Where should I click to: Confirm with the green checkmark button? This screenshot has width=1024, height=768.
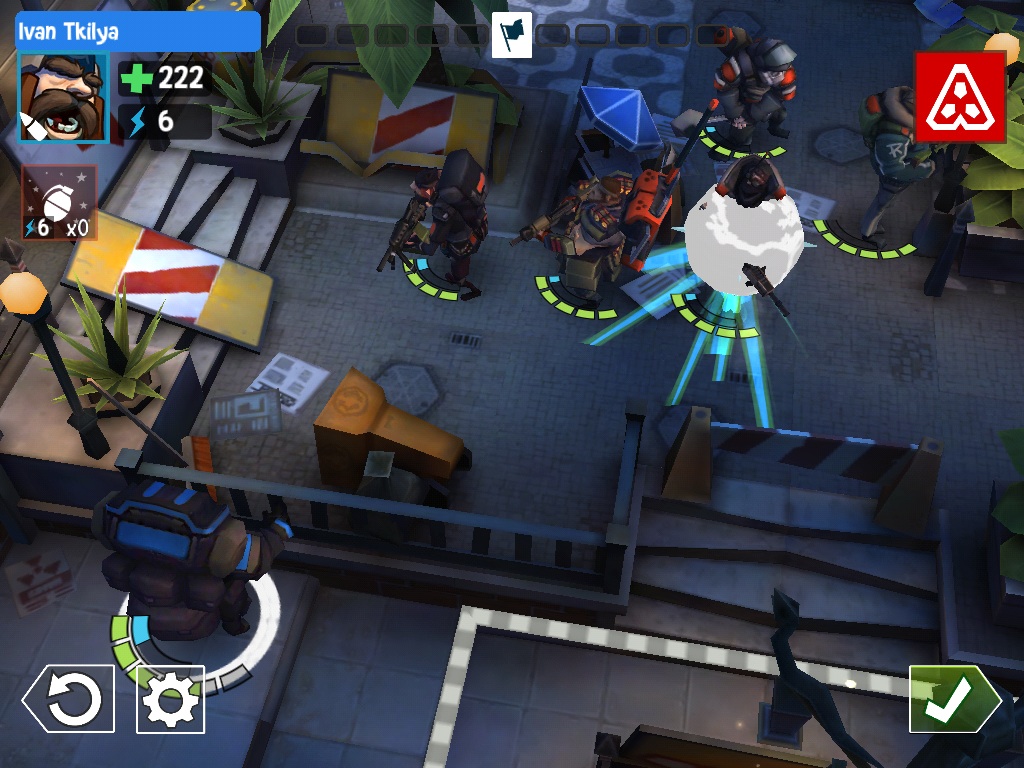[x=952, y=699]
